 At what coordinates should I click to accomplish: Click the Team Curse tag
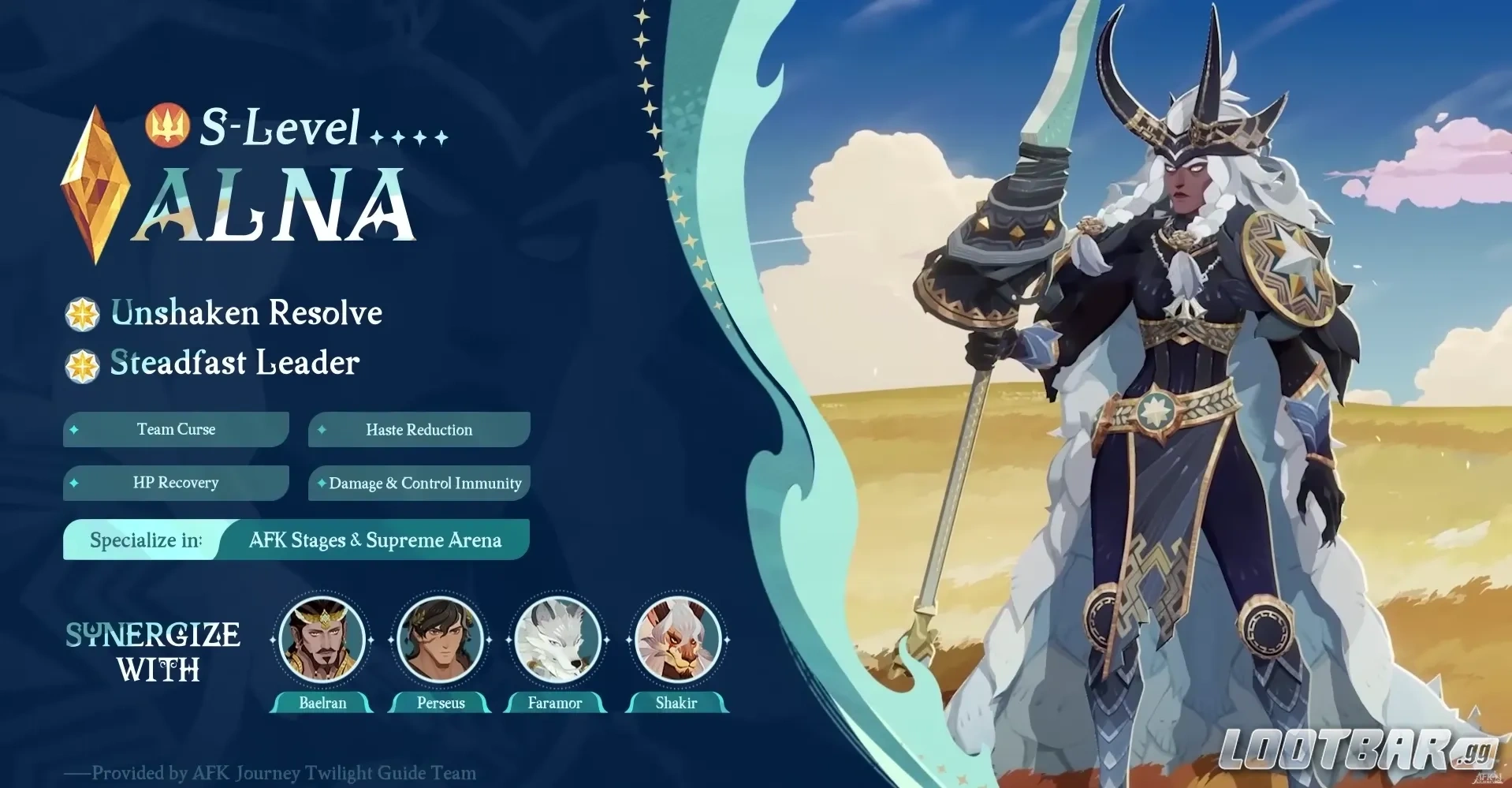point(176,430)
